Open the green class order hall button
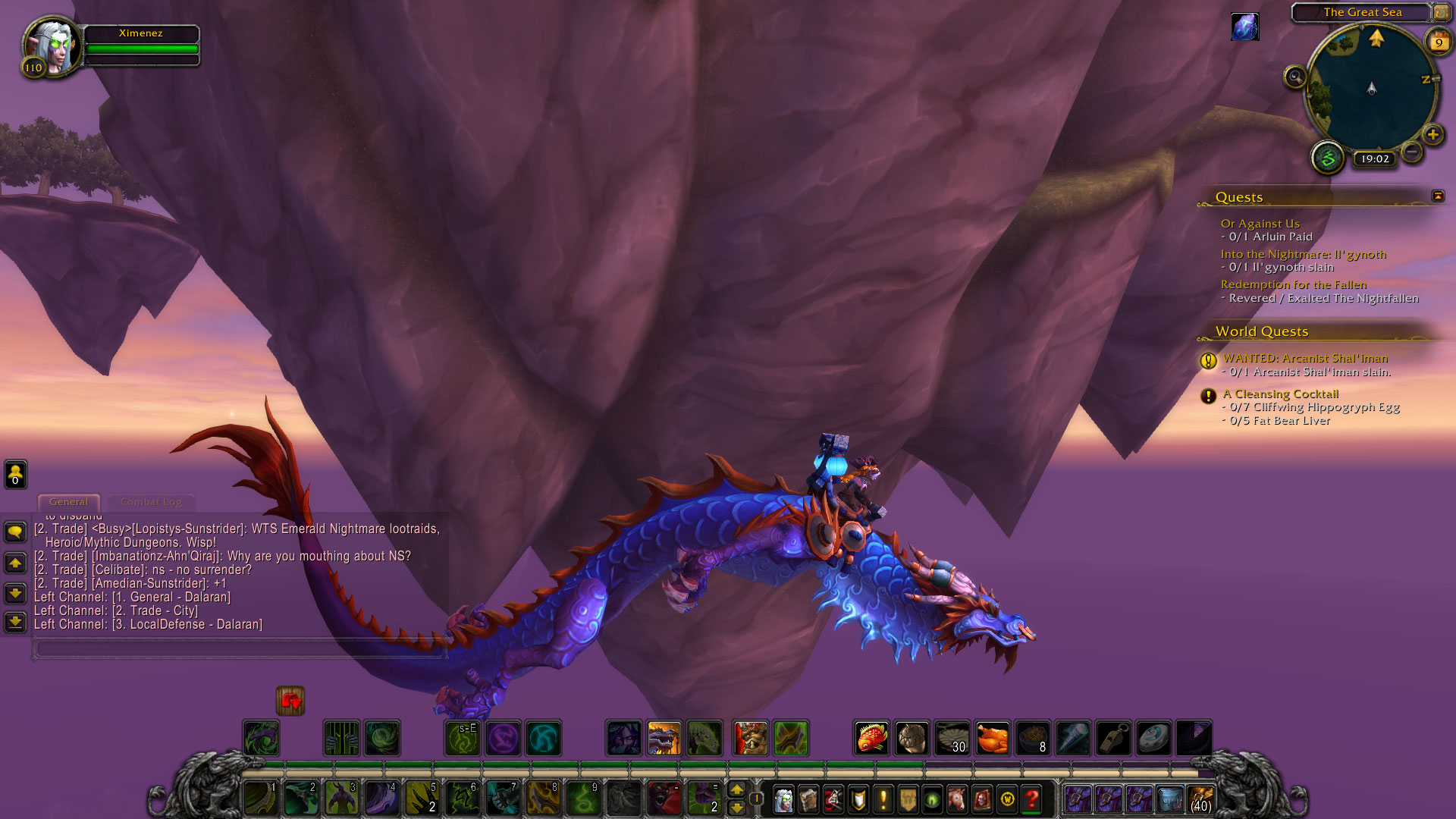This screenshot has height=819, width=1456. [x=1328, y=158]
